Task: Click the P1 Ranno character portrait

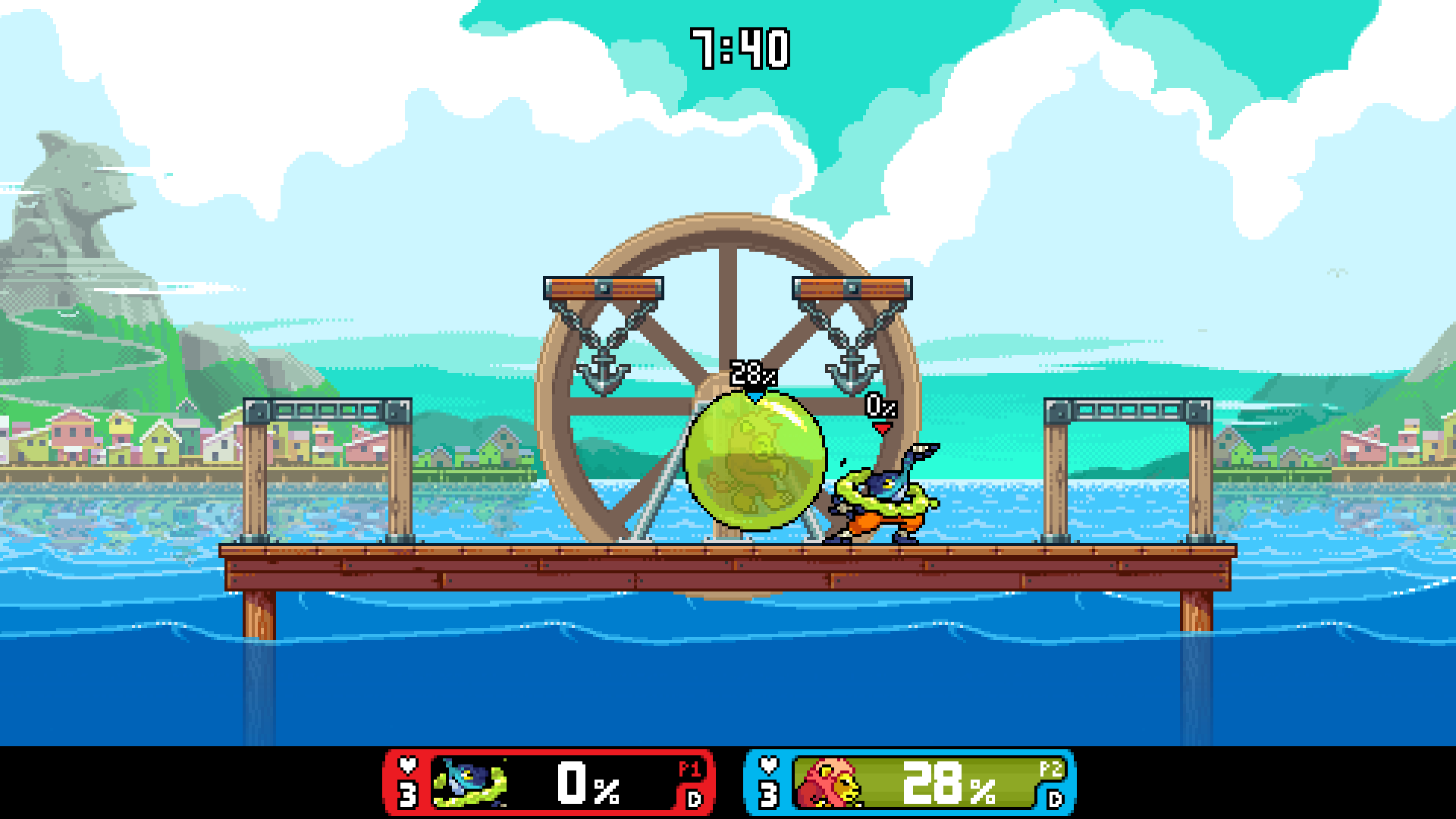Action: pos(469,782)
